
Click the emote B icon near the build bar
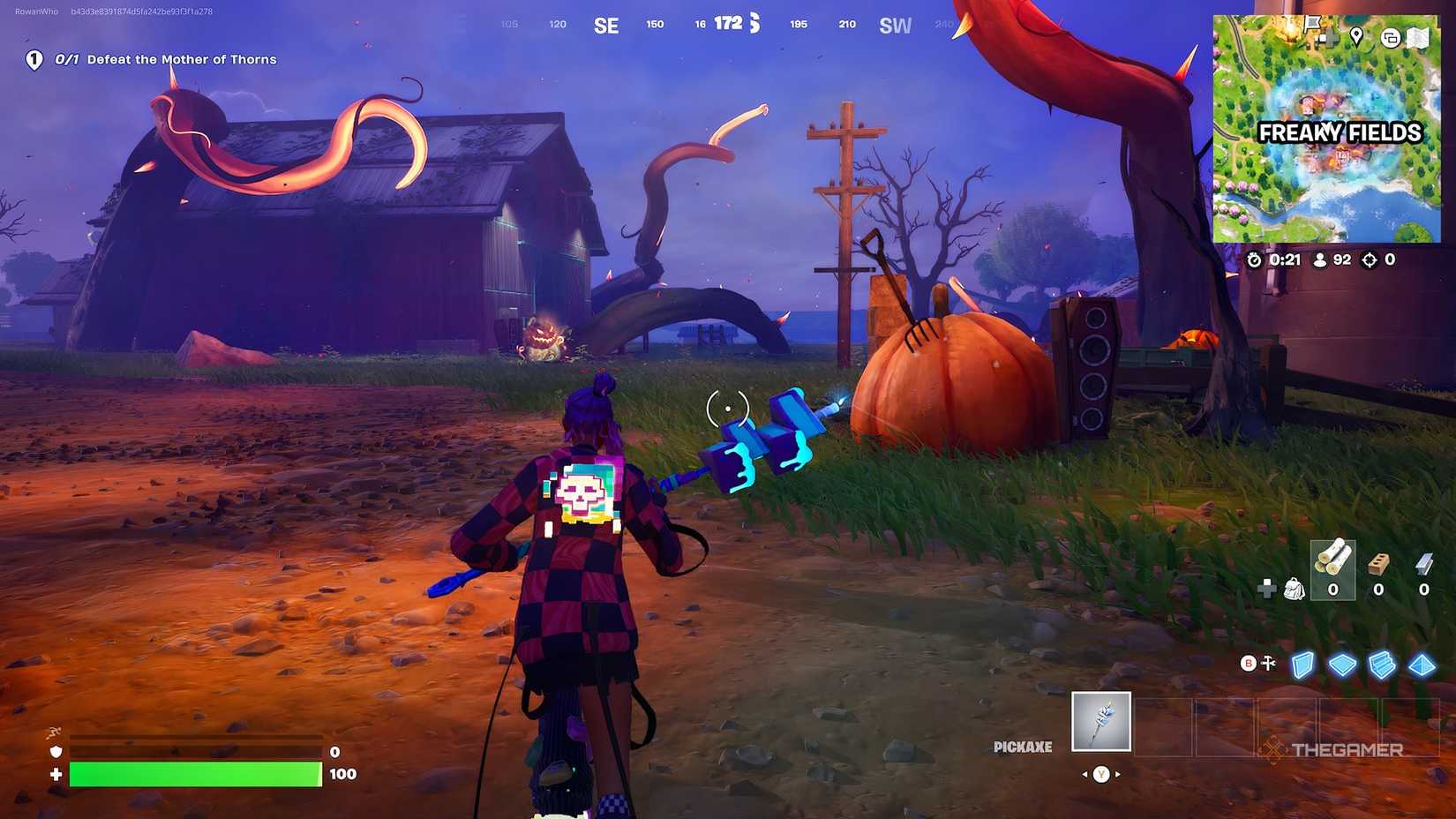[x=1248, y=663]
